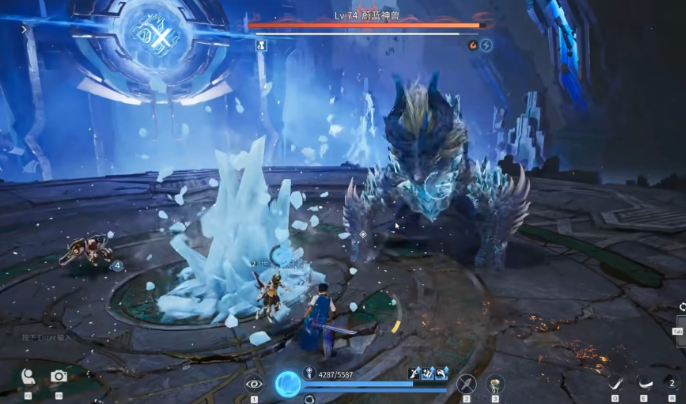Click the side panel tab on the right edge
The height and width of the screenshot is (404, 686).
pos(679,331)
